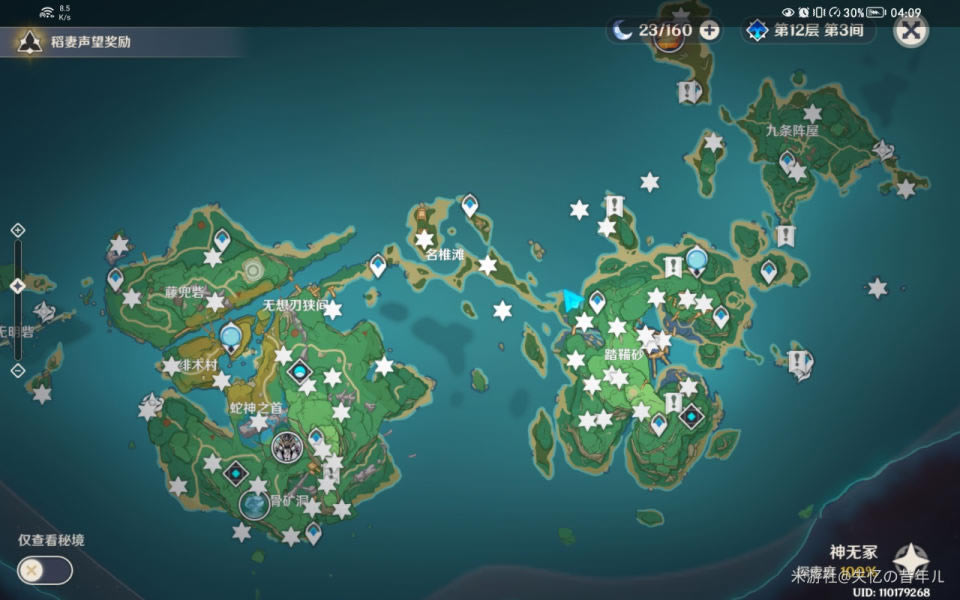
Task: Select the blue player arrow marker
Action: (572, 300)
